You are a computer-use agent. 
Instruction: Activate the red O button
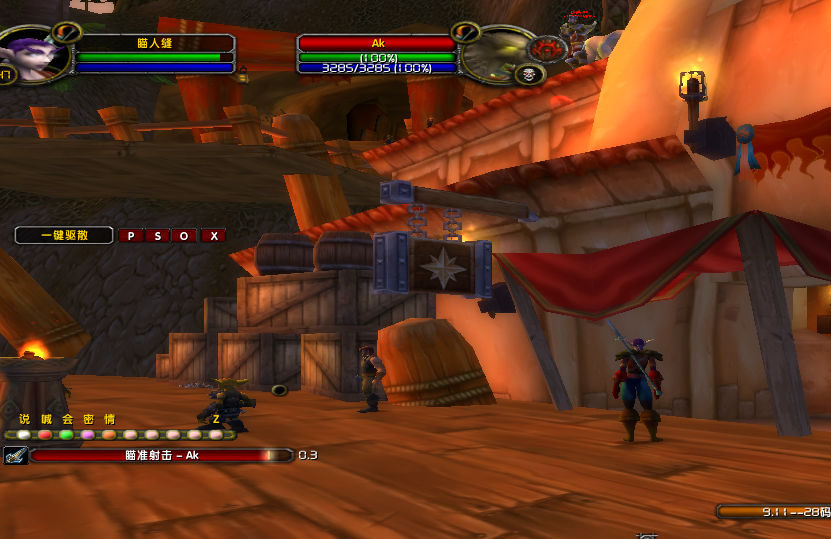[x=184, y=236]
